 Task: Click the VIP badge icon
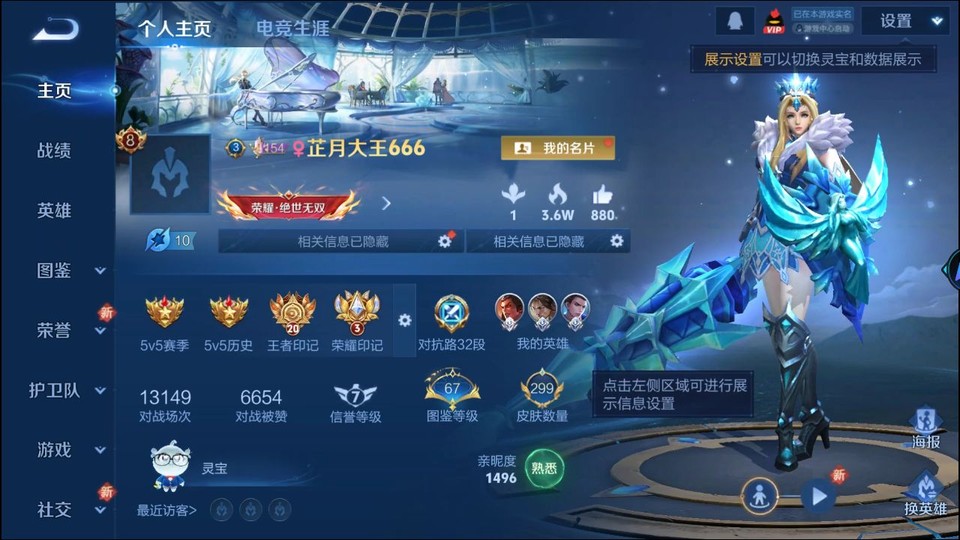click(x=774, y=21)
